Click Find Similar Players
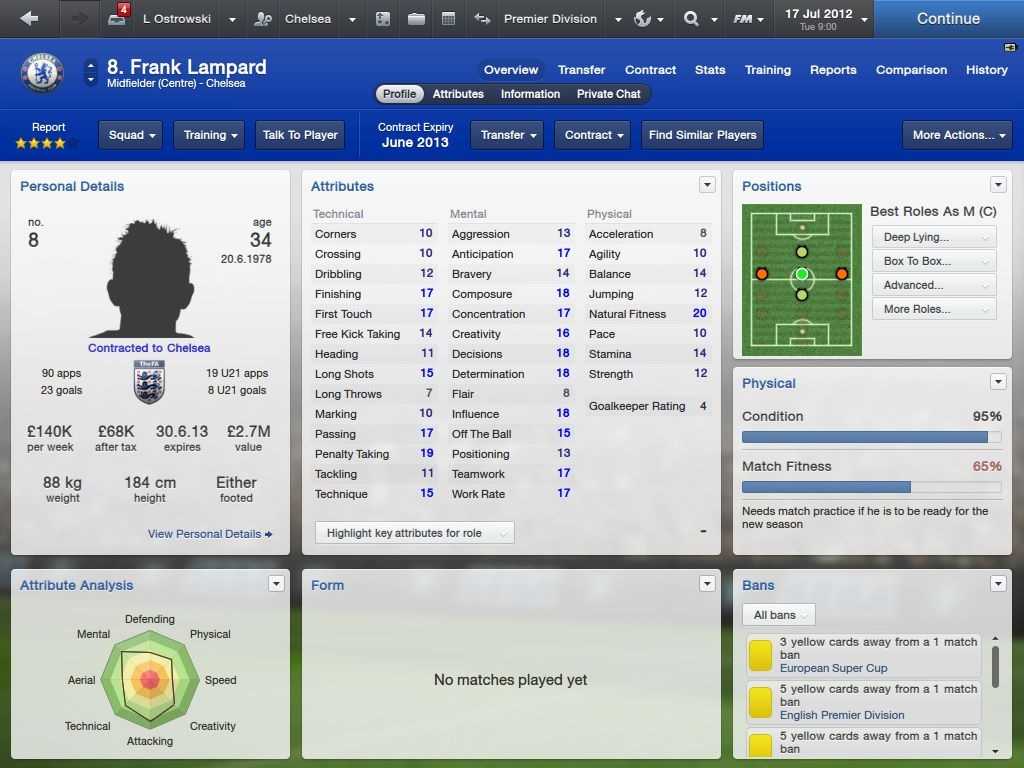The image size is (1024, 768). pyautogui.click(x=702, y=135)
